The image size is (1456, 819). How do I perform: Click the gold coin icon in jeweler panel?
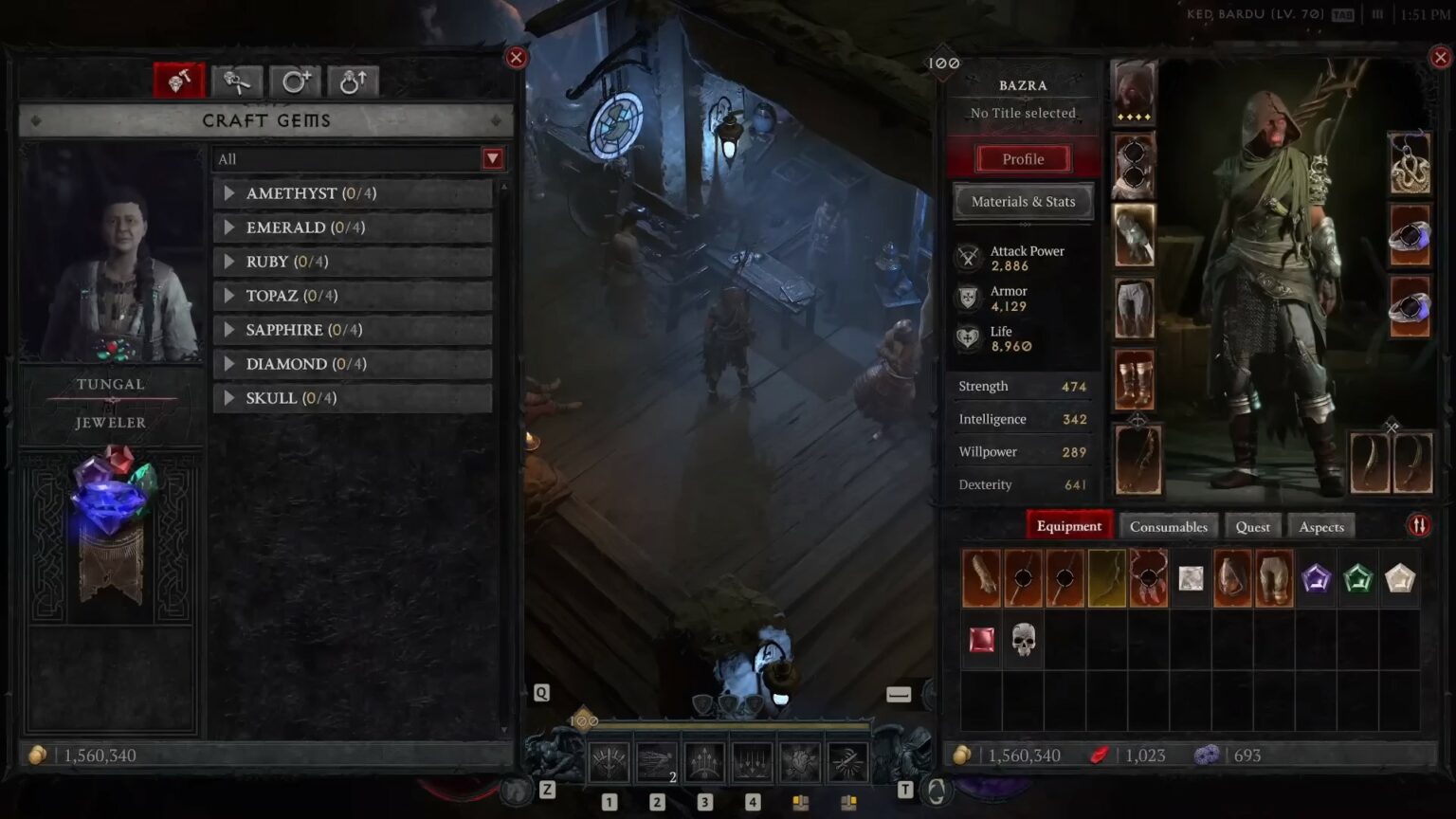click(40, 755)
